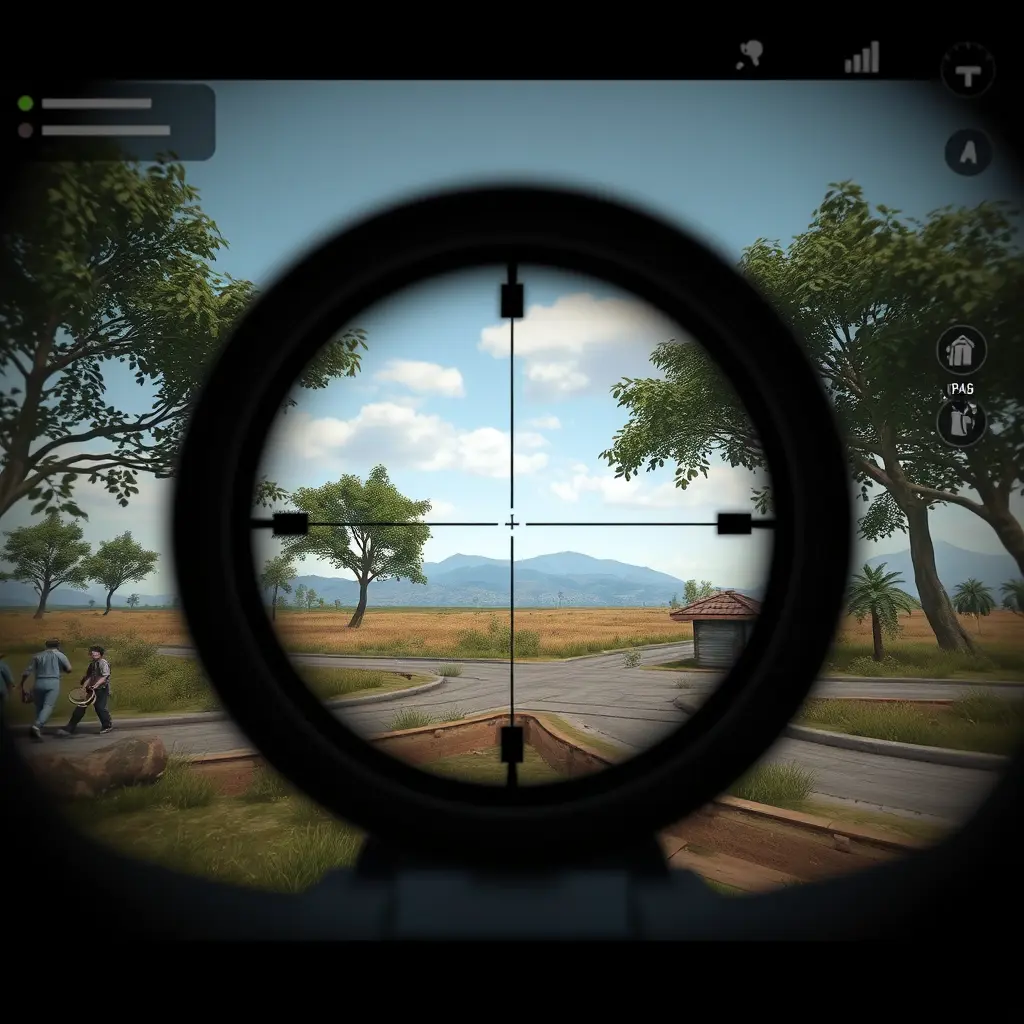The width and height of the screenshot is (1024, 1024).
Task: Select the teammate row with green dot
Action: pyautogui.click(x=95, y=103)
